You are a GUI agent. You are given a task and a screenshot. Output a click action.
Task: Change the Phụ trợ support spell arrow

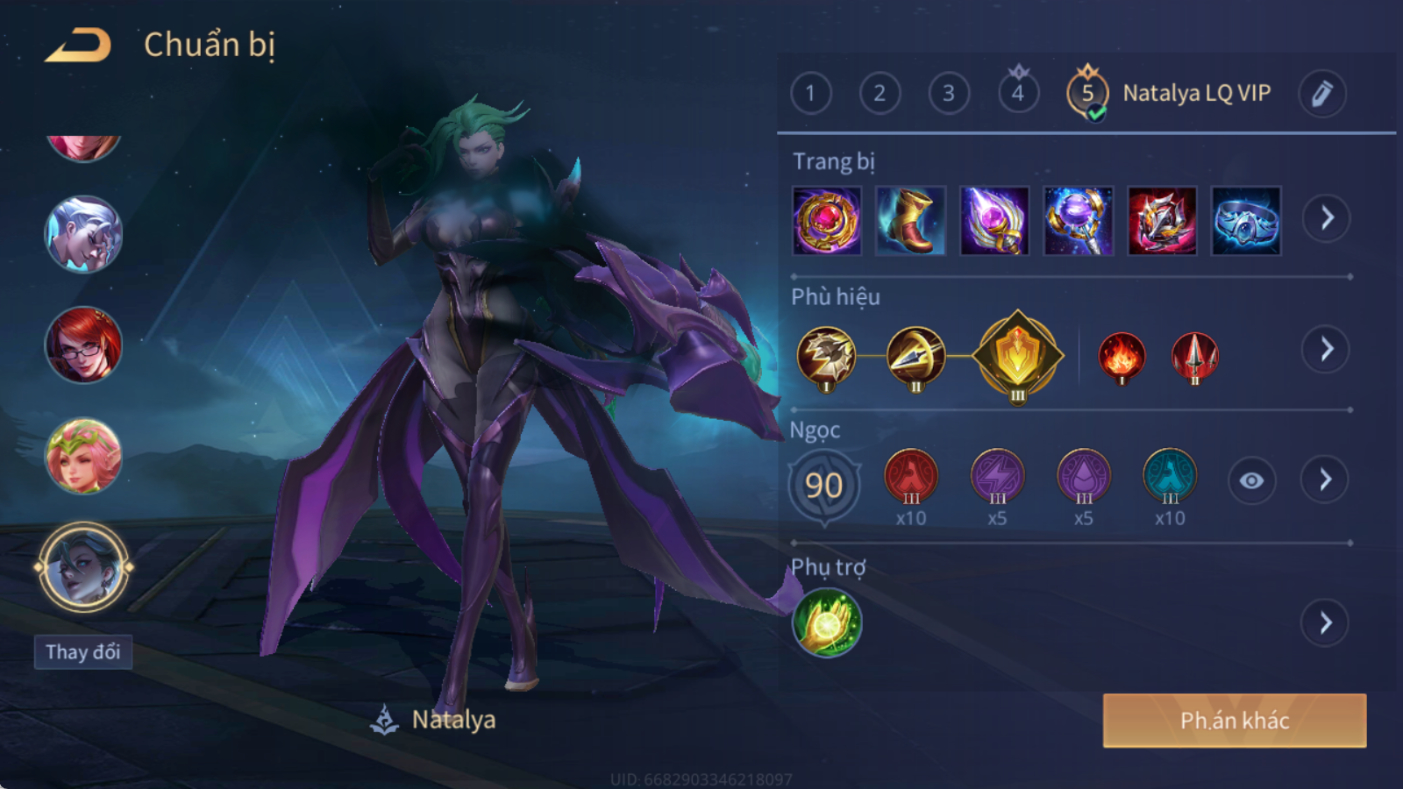[x=1326, y=623]
